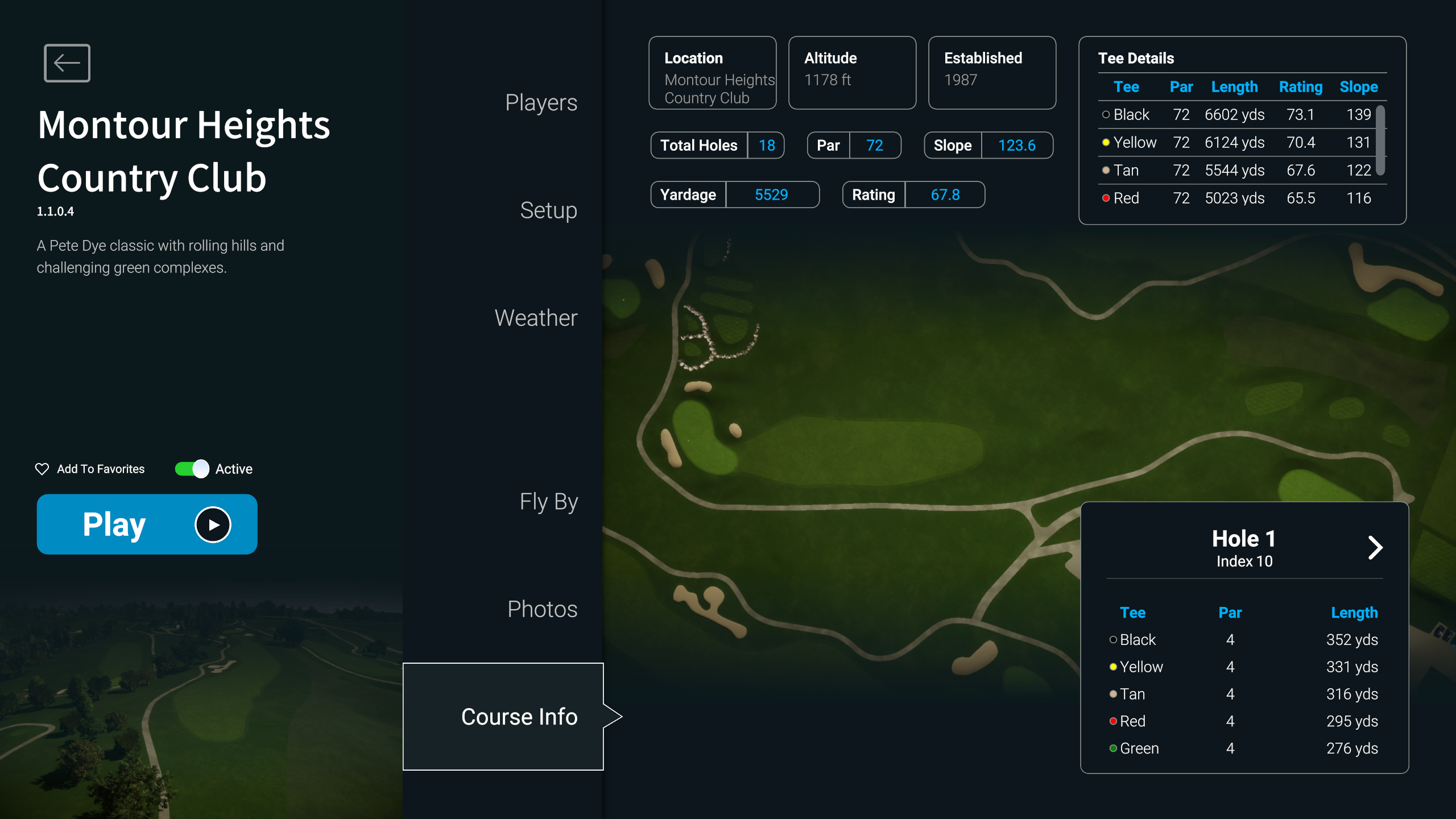Screen dimensions: 1456x819
Task: View the course Photos
Action: point(541,609)
